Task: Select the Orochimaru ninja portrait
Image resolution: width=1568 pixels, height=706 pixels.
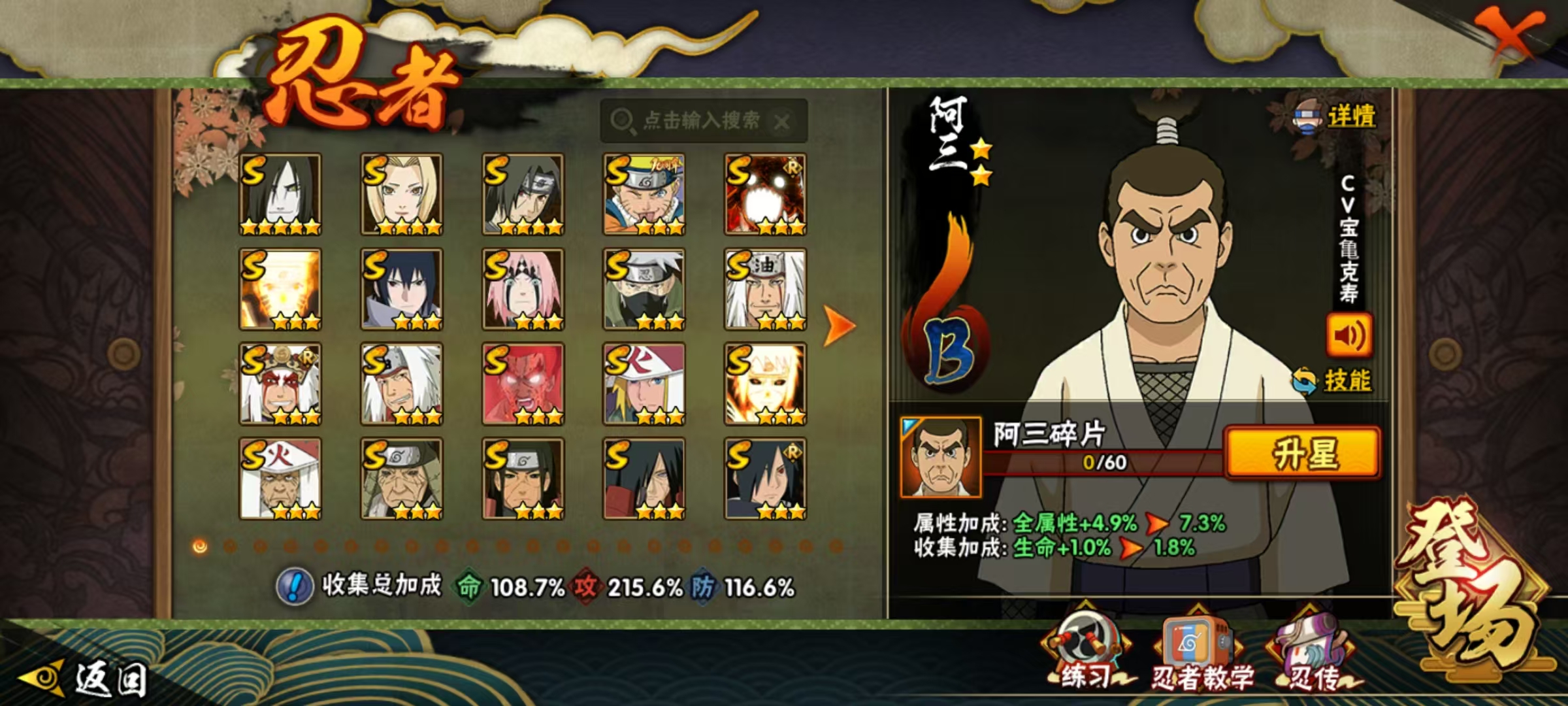Action: pos(280,194)
